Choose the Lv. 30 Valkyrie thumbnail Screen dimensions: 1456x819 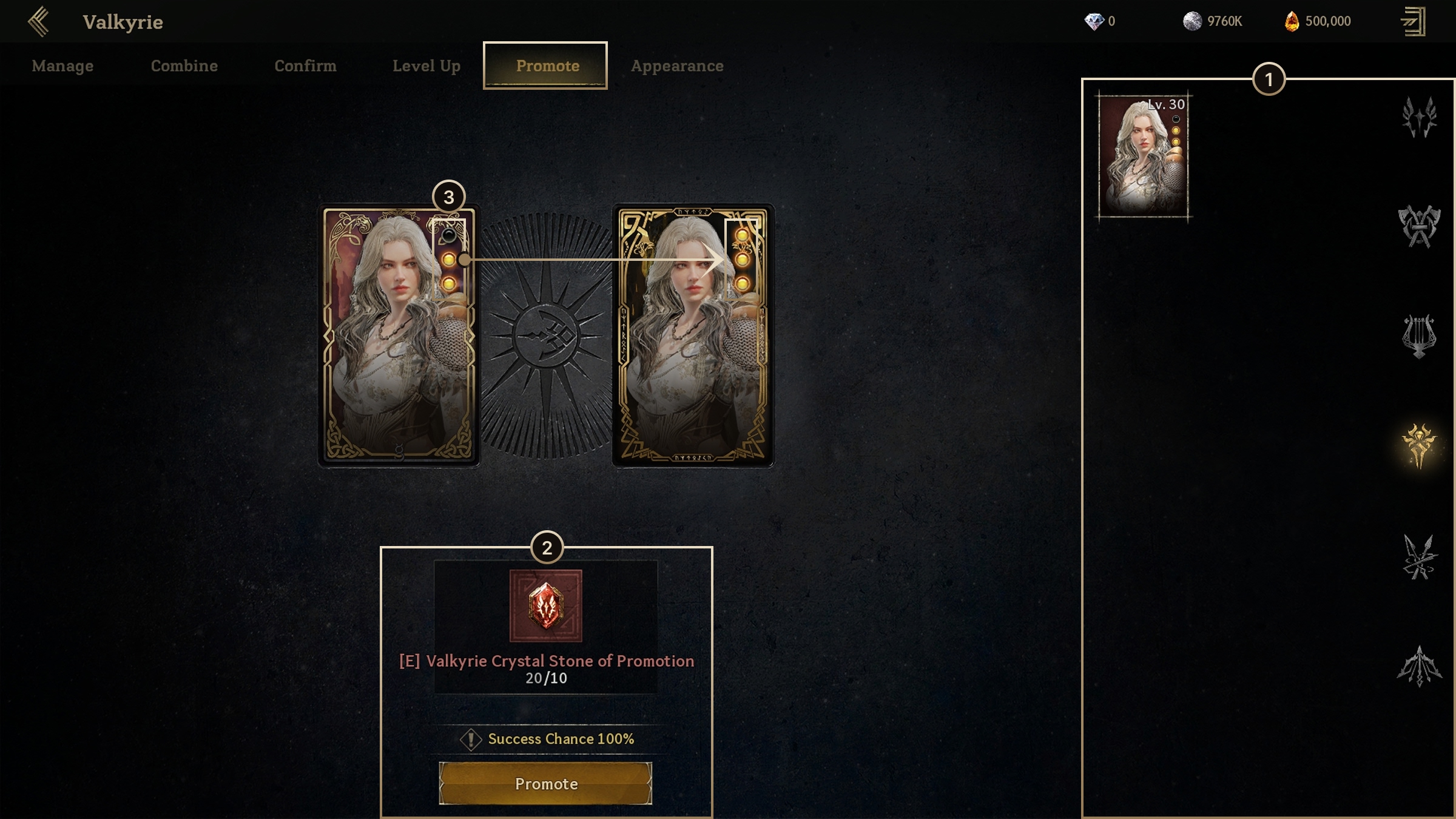click(x=1144, y=157)
